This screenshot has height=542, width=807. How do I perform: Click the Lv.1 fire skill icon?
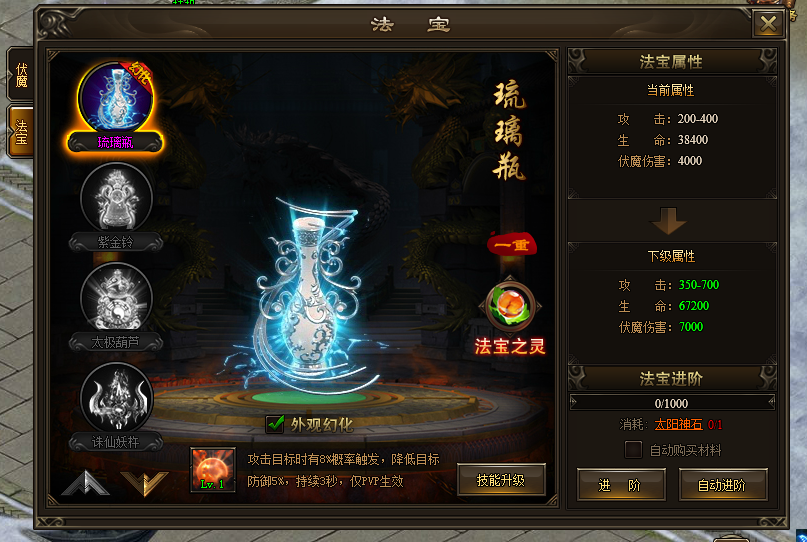pos(213,470)
